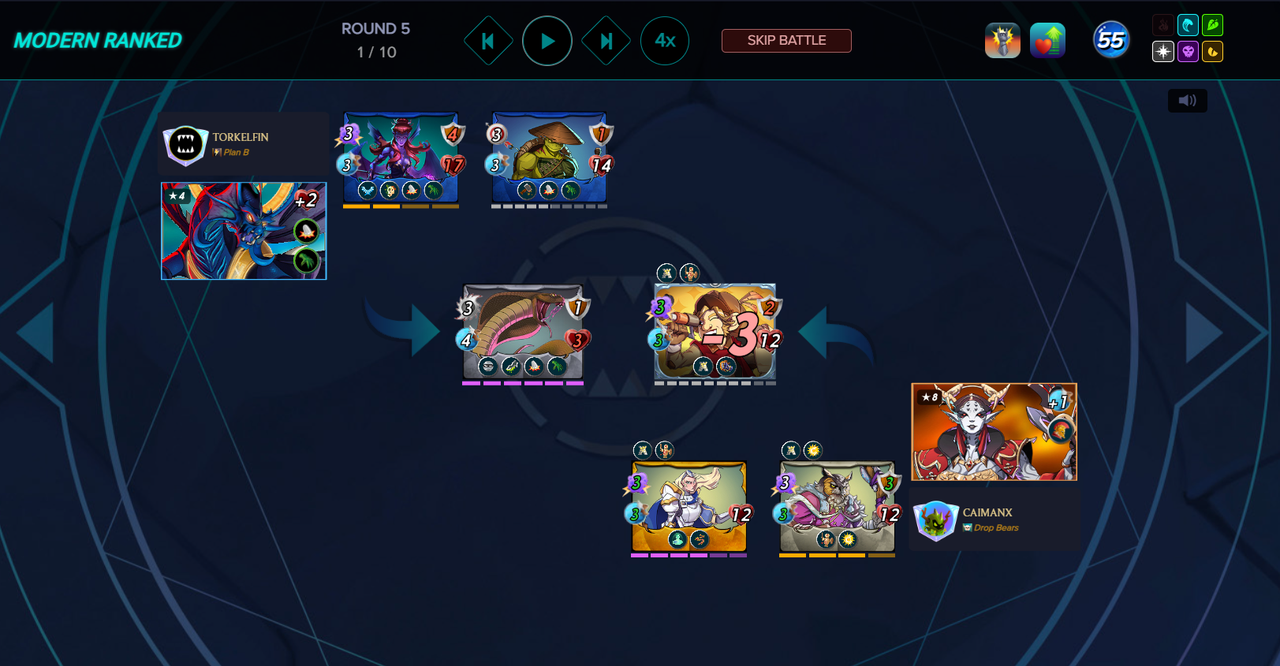View TORKELFIN's blue dragon summoner card

coord(243,231)
